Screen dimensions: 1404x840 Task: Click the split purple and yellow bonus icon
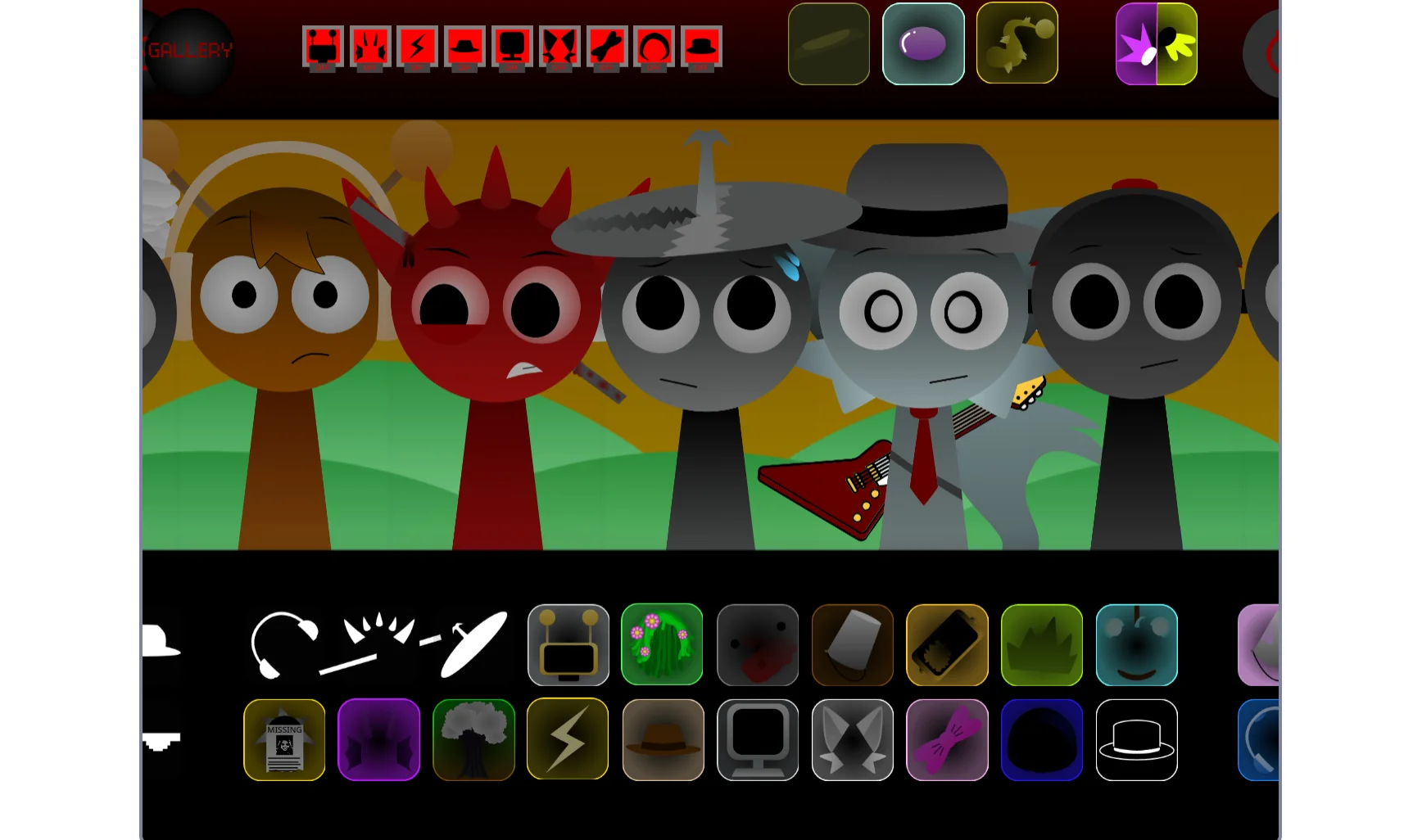[x=1156, y=43]
